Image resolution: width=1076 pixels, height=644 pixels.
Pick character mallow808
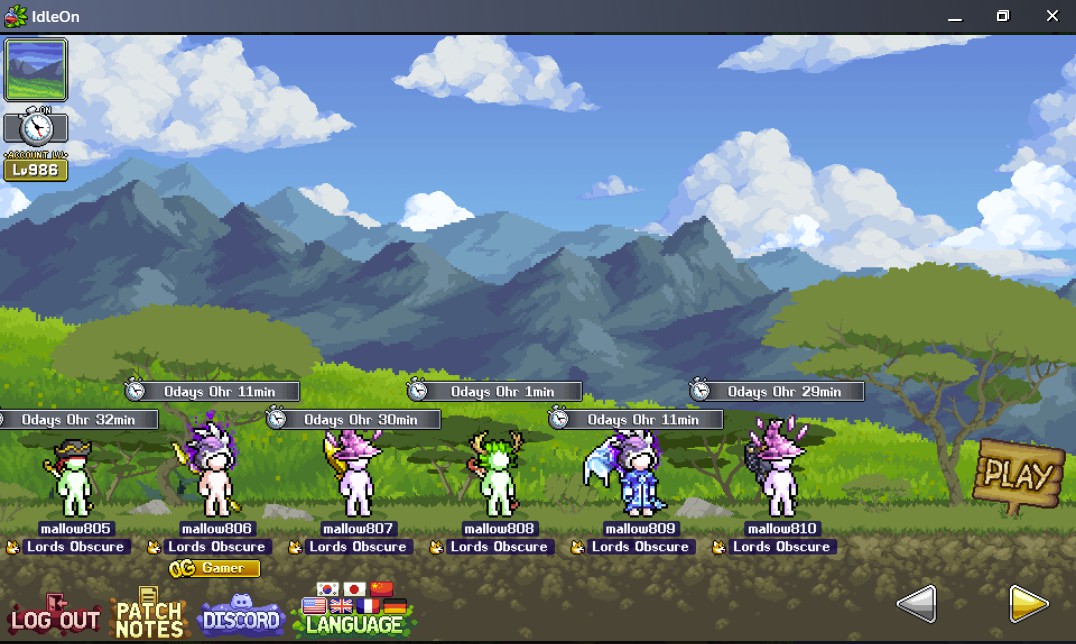(498, 480)
